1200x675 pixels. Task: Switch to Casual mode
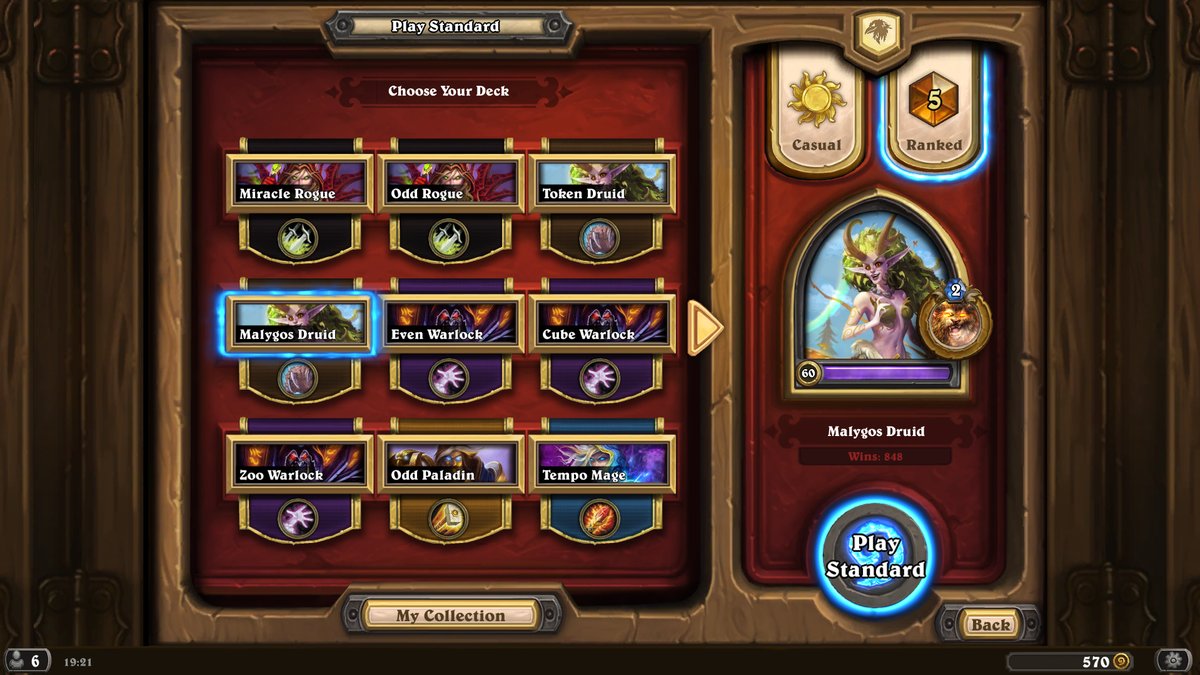point(816,112)
